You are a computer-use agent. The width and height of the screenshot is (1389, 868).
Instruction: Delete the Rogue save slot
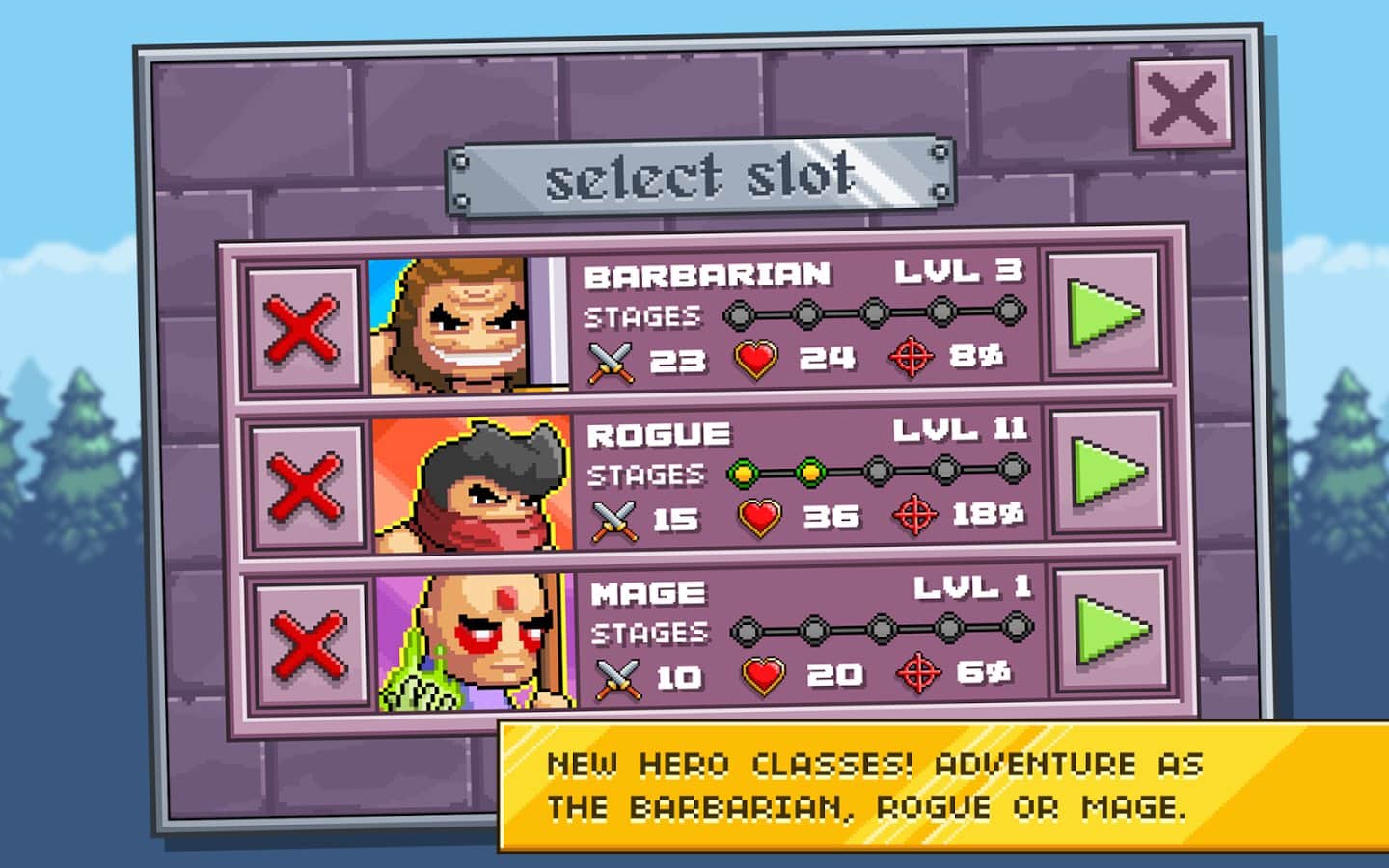[x=305, y=485]
